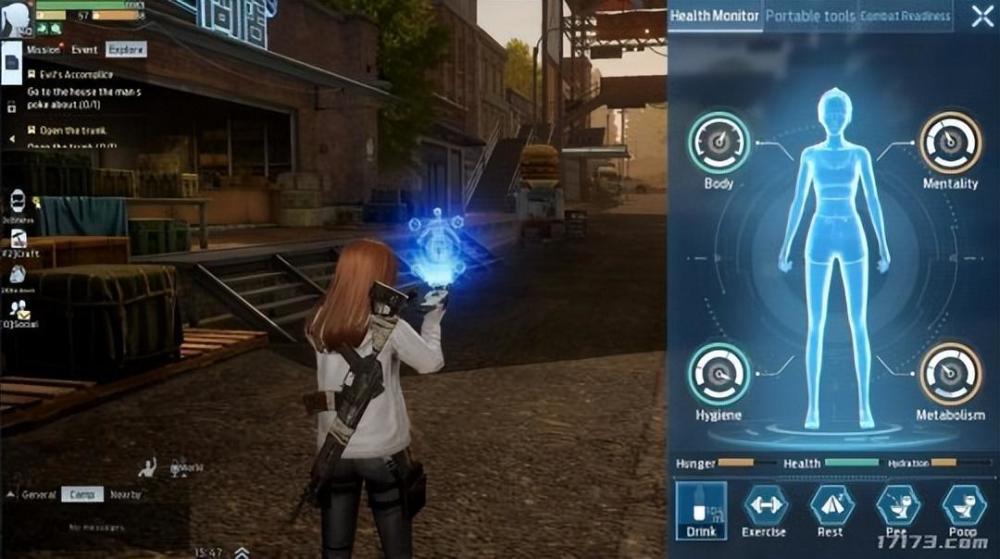1000x559 pixels.
Task: Open the Portable tools tab
Action: (x=810, y=16)
